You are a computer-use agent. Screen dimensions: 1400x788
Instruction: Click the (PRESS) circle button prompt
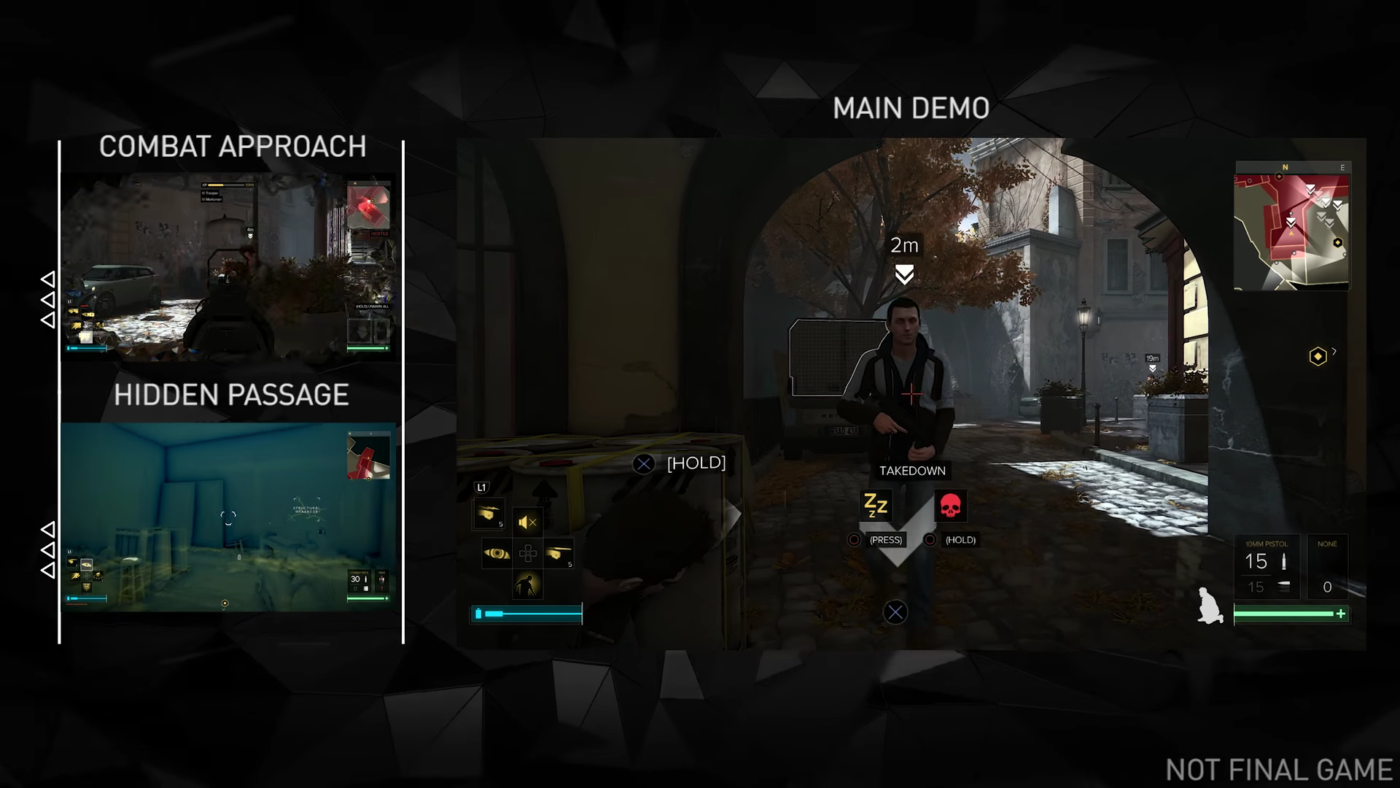(884, 539)
